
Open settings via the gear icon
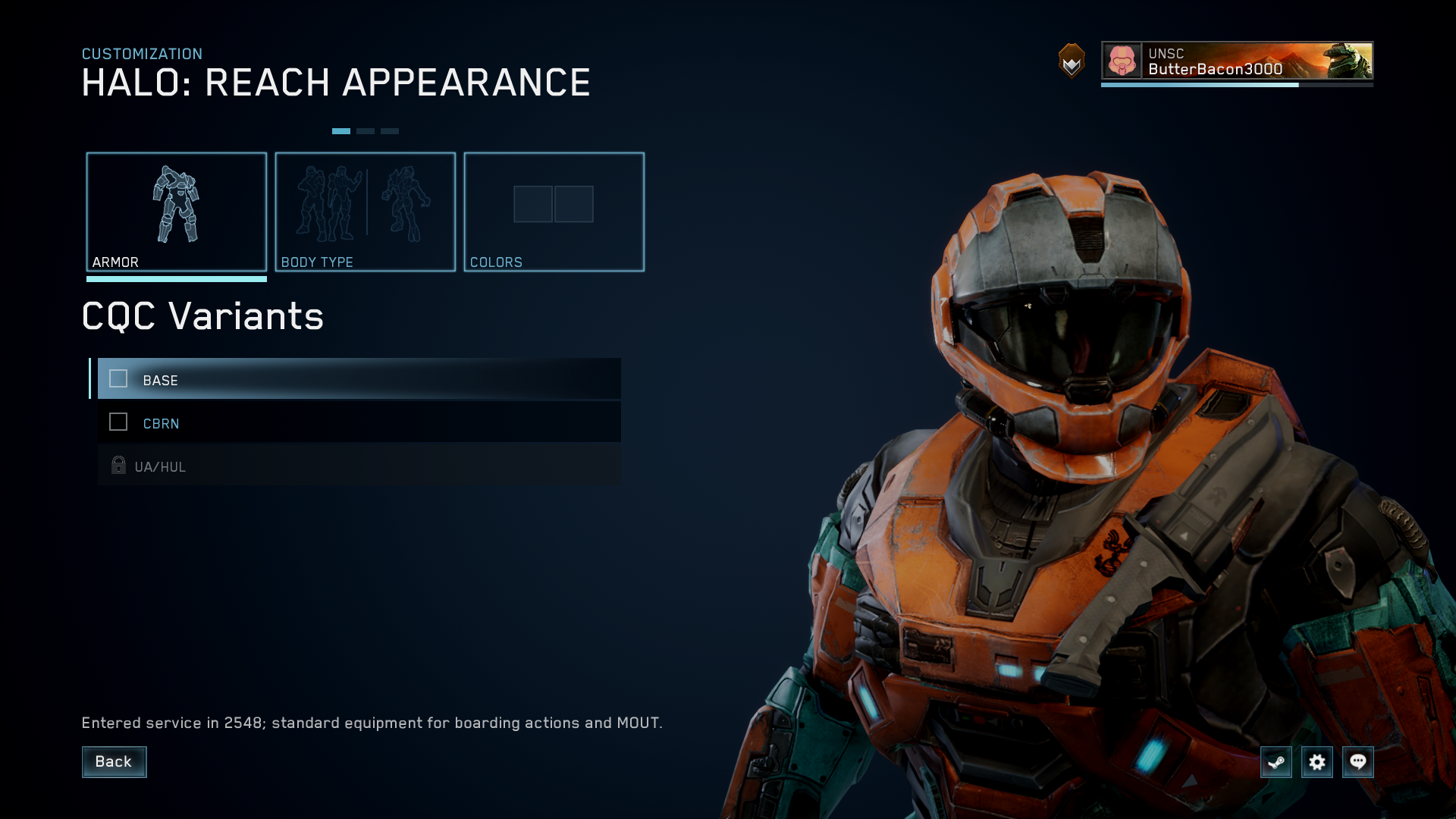1317,762
